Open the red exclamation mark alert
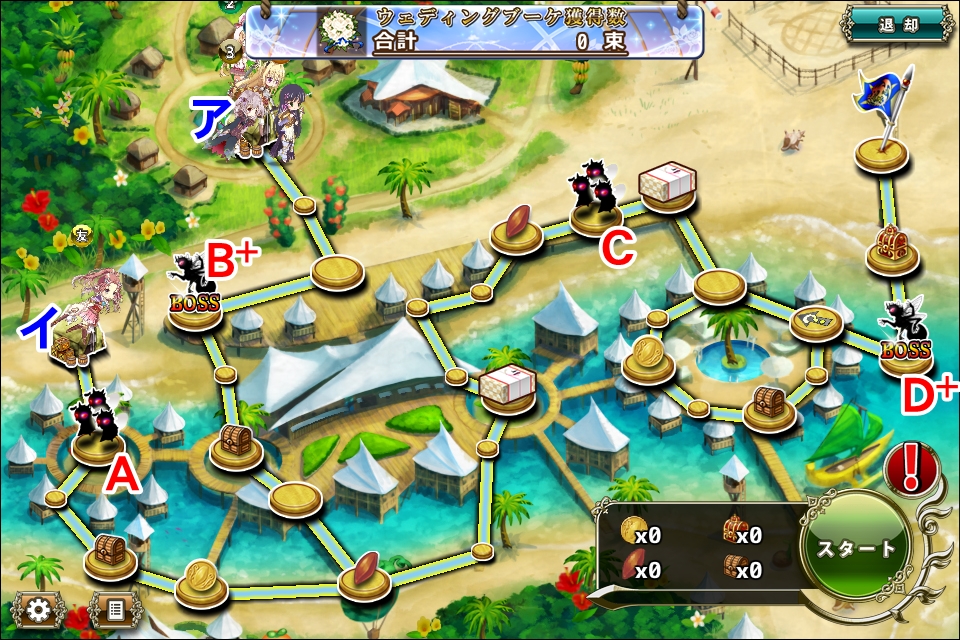This screenshot has width=960, height=640. tap(911, 467)
